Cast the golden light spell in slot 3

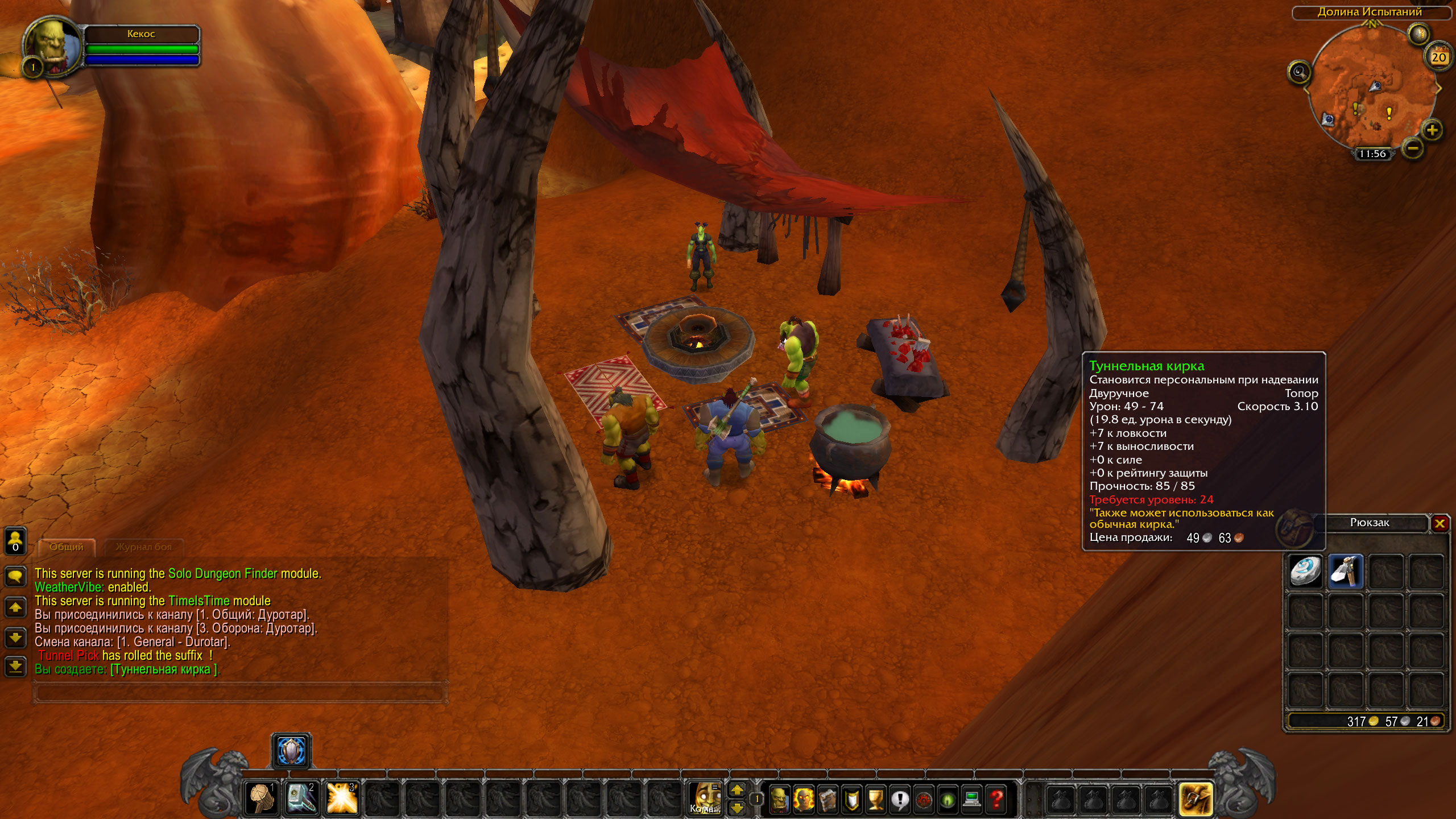[x=342, y=798]
